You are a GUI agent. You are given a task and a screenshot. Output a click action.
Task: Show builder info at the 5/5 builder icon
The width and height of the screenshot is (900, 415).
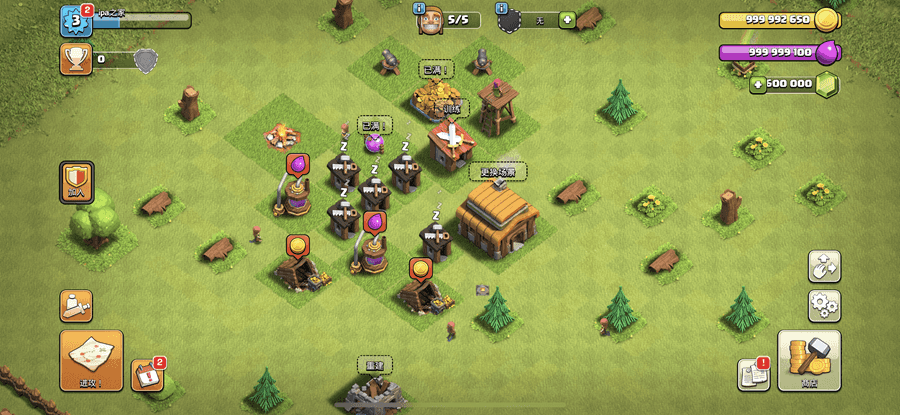[432, 20]
